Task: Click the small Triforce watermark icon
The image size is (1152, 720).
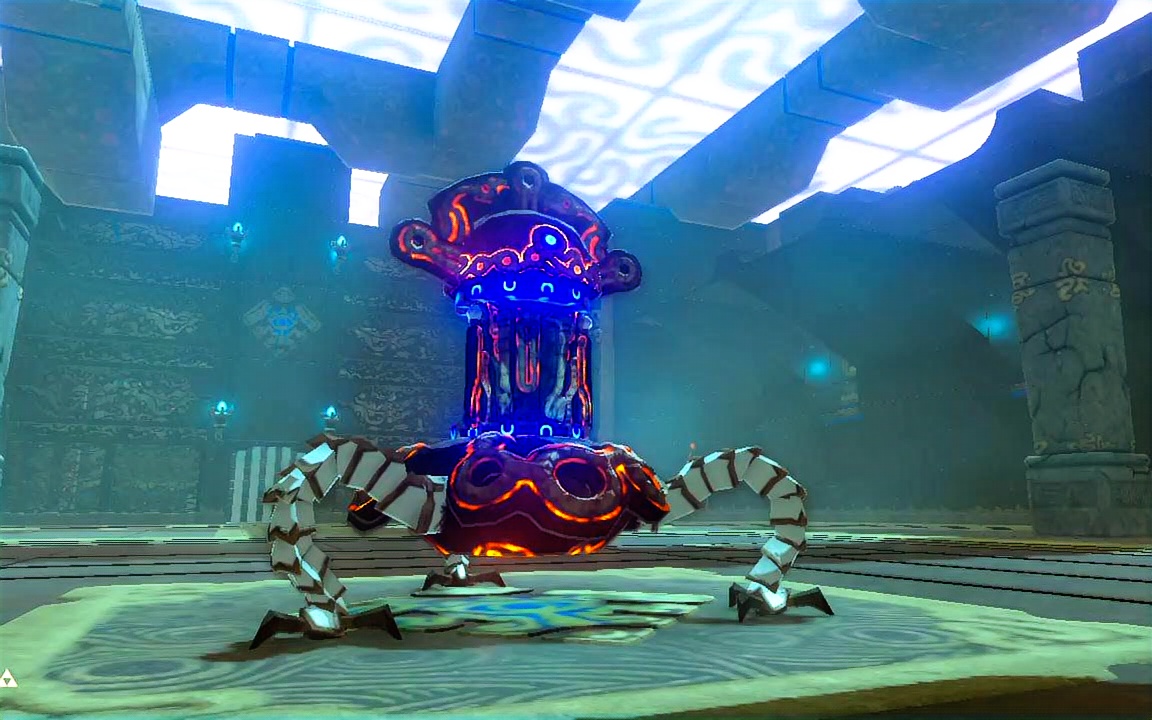Action: pos(8,677)
